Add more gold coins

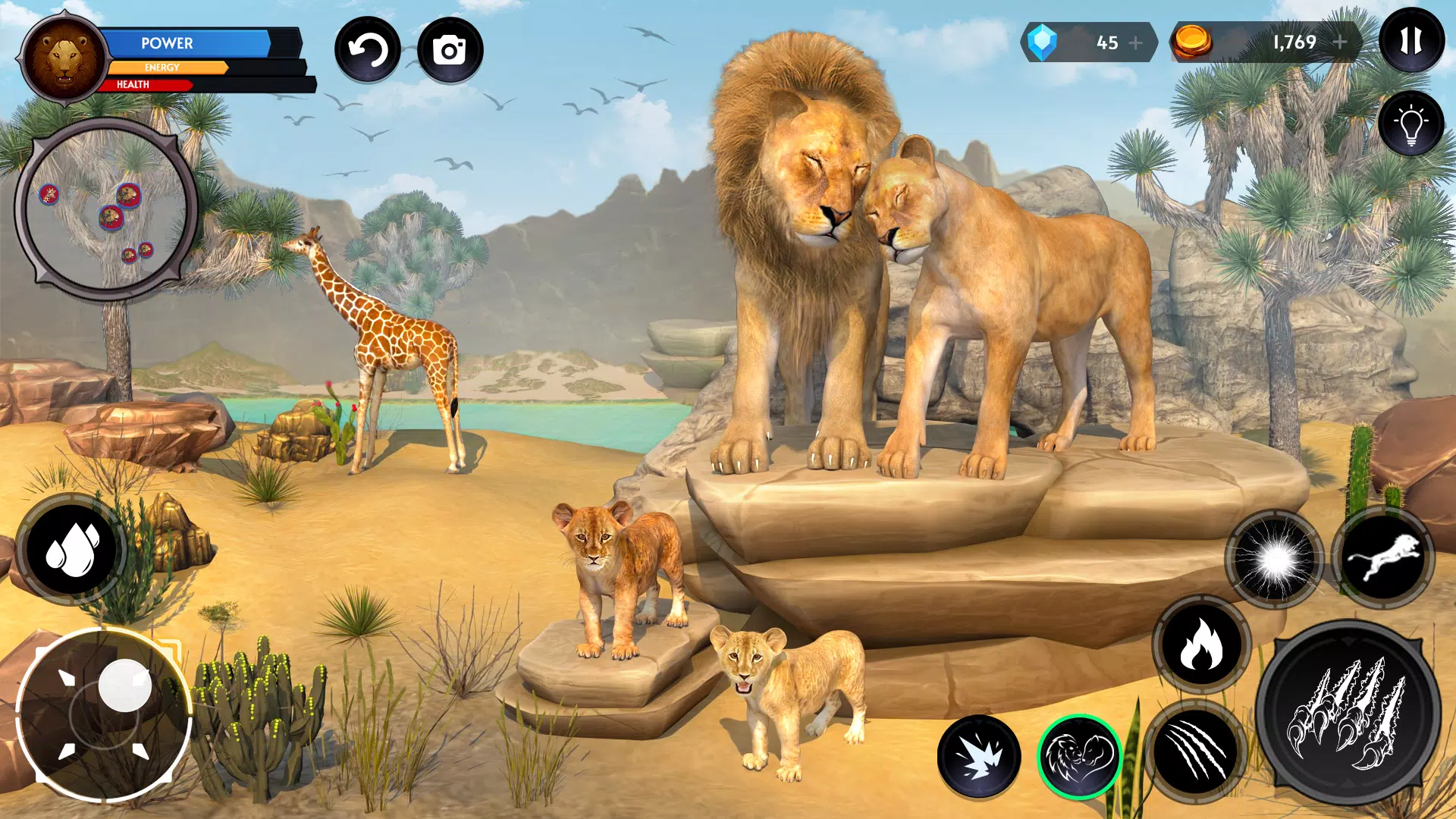click(1340, 42)
